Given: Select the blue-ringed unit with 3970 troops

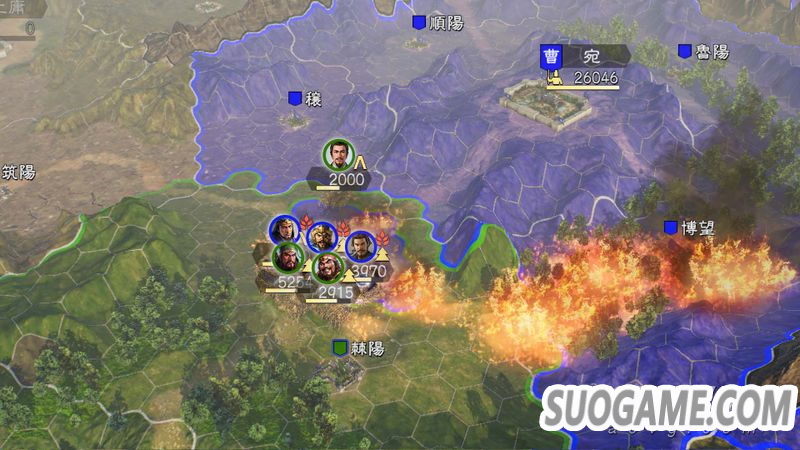Looking at the screenshot, I should 360,246.
